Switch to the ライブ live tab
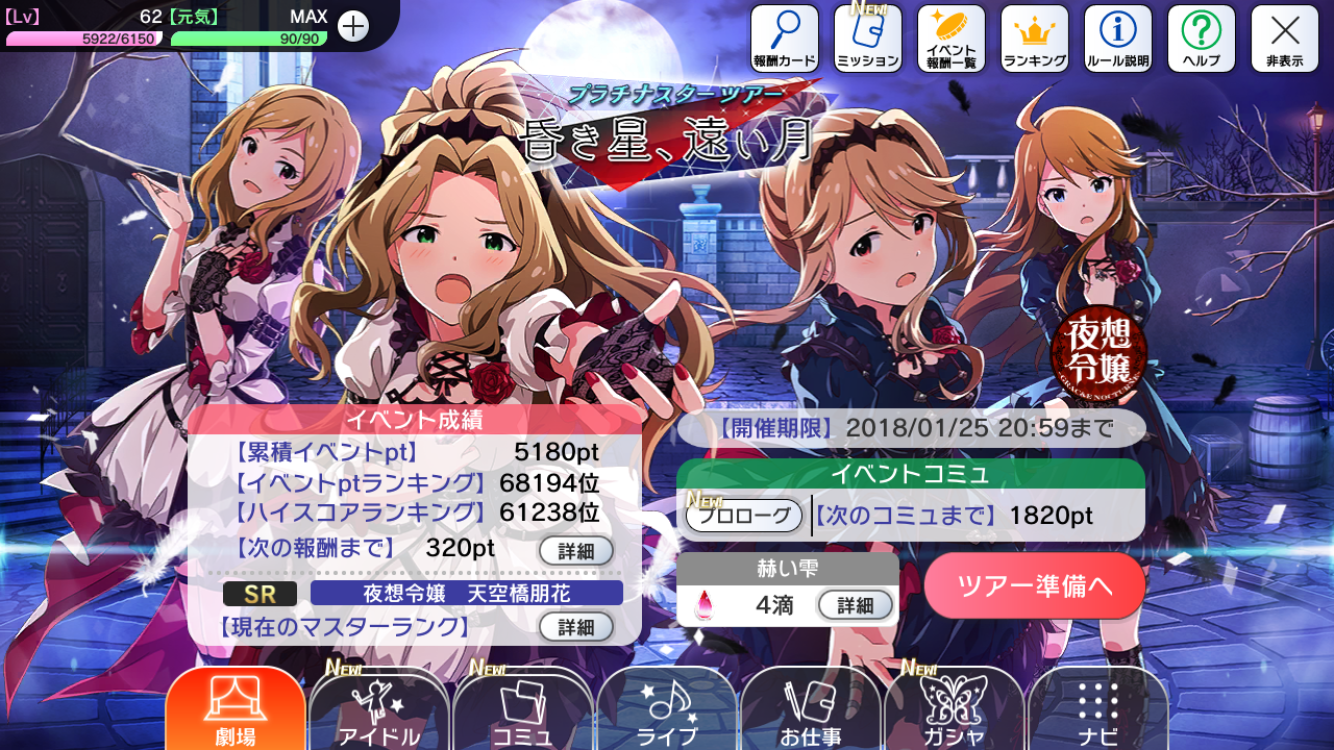The width and height of the screenshot is (1334, 750). point(667,710)
